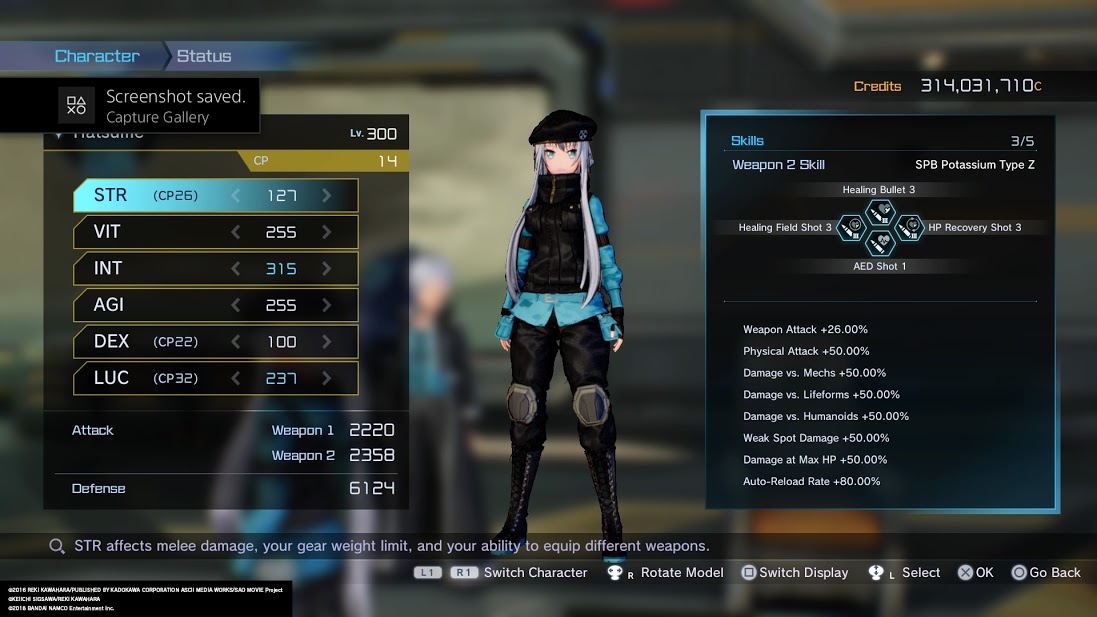The height and width of the screenshot is (617, 1097).
Task: Increase the DEX stat value
Action: click(x=327, y=342)
